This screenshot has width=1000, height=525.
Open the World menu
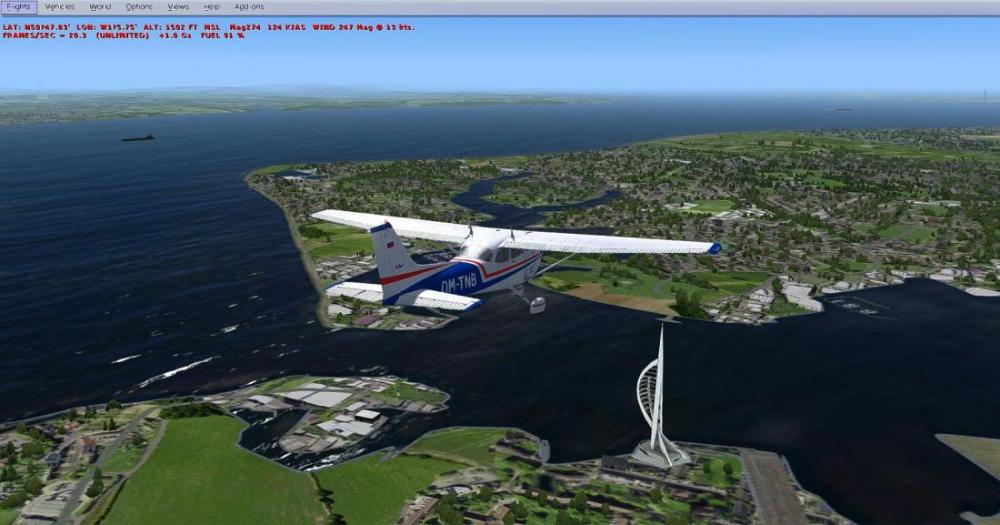coord(100,7)
